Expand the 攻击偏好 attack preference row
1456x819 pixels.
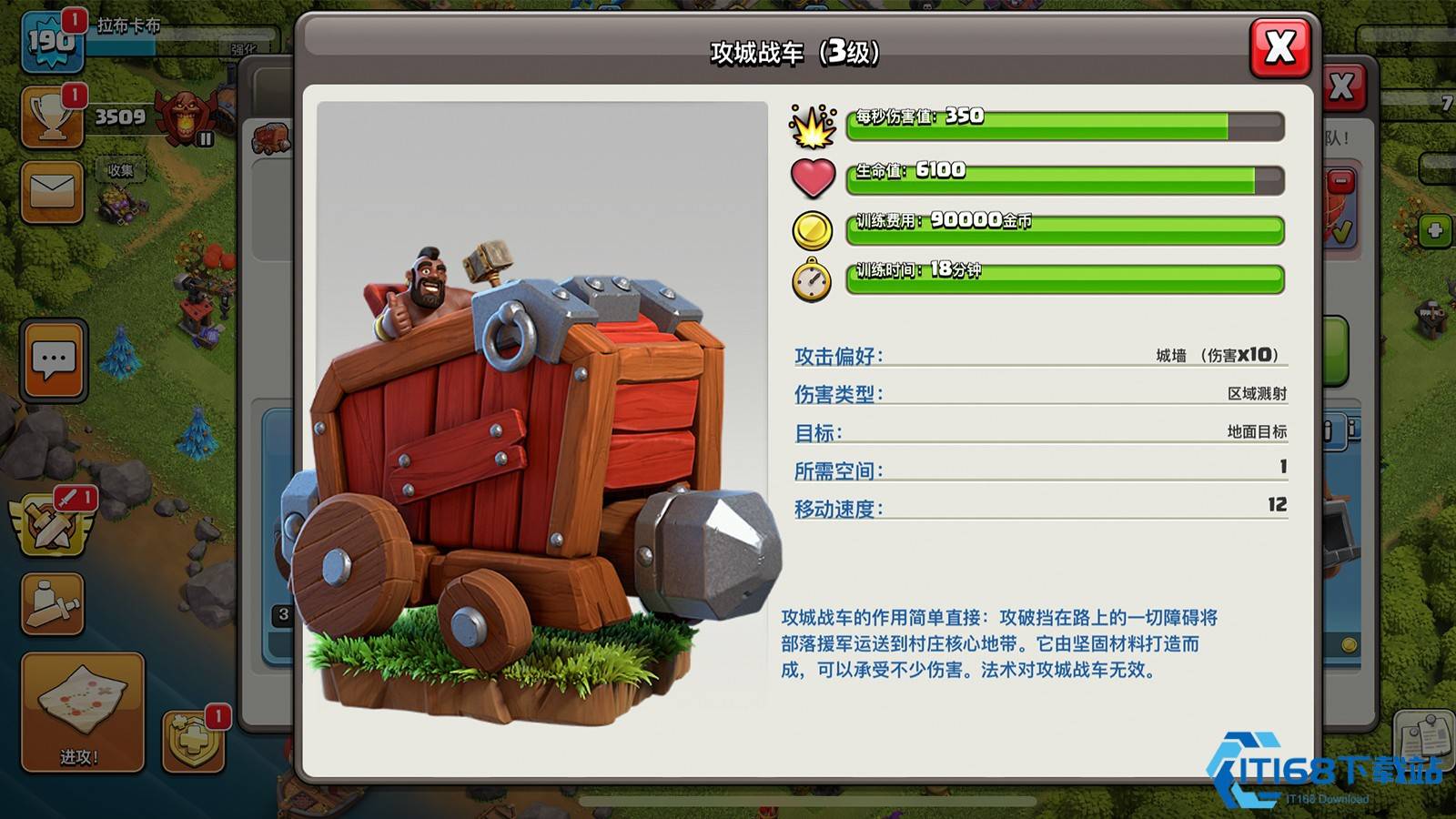click(1037, 355)
